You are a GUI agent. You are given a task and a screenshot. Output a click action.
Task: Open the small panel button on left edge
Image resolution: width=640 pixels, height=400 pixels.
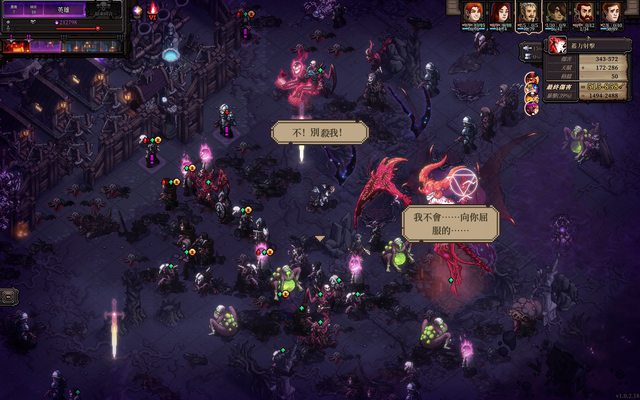tap(9, 295)
